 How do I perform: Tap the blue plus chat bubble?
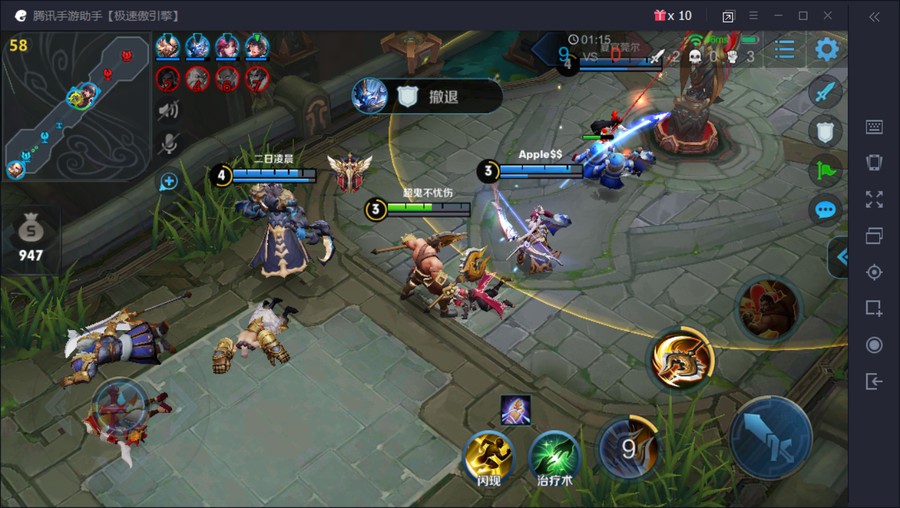pos(168,181)
